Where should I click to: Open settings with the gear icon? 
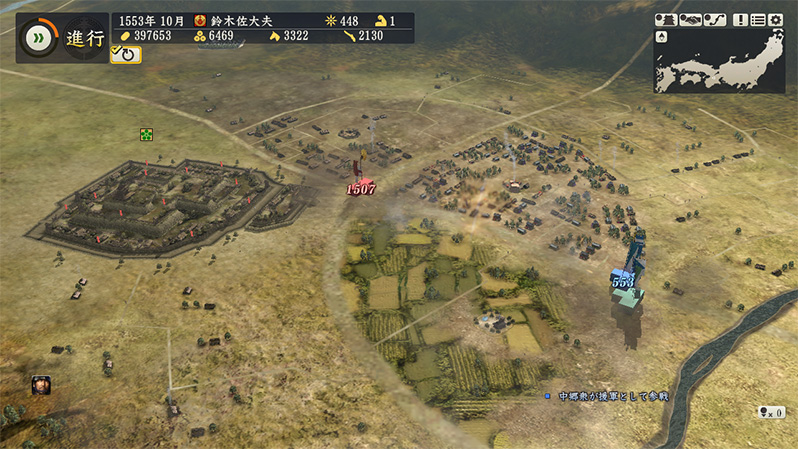(x=776, y=19)
